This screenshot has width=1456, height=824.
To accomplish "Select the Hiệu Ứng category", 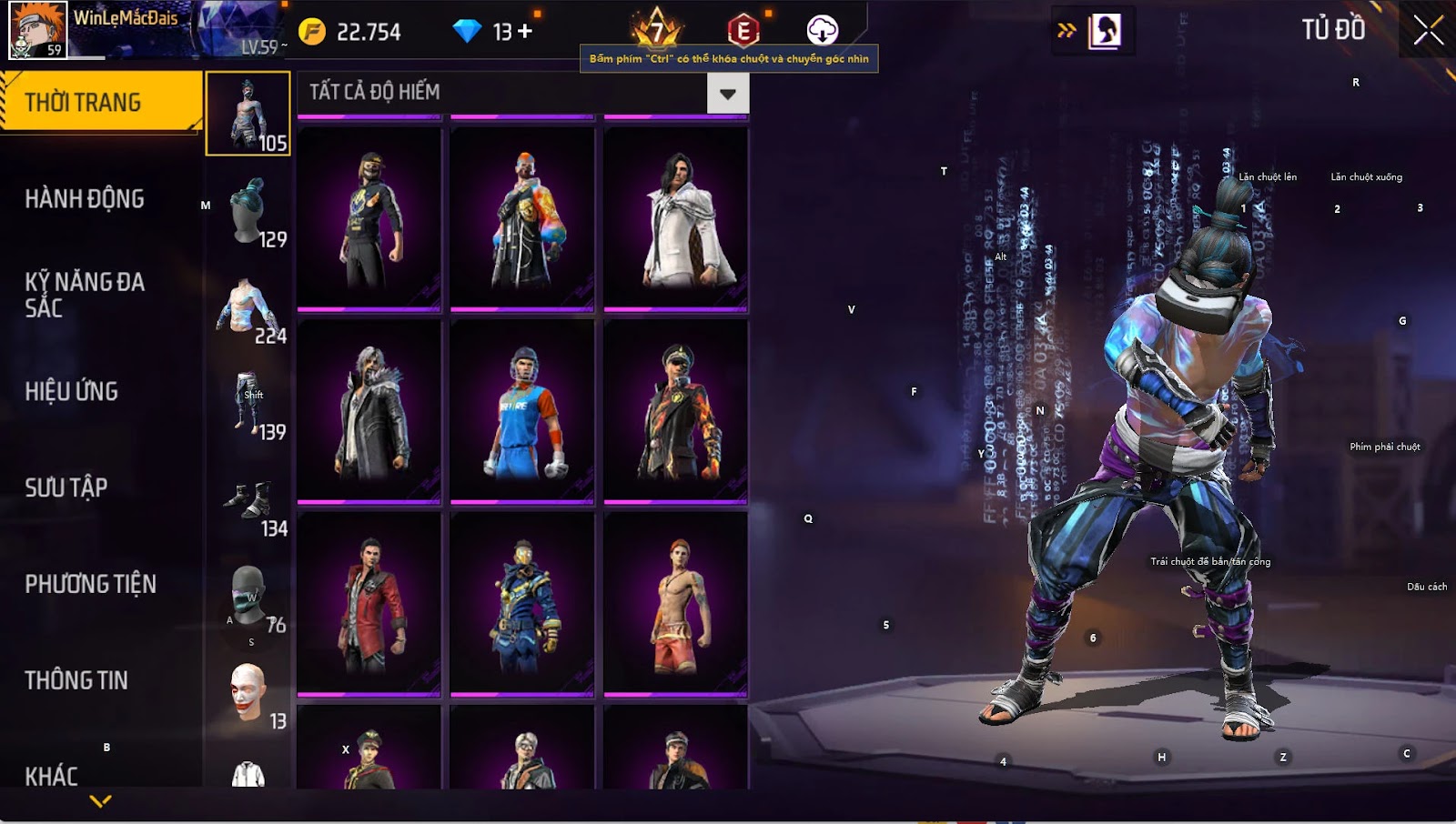I will tap(72, 391).
